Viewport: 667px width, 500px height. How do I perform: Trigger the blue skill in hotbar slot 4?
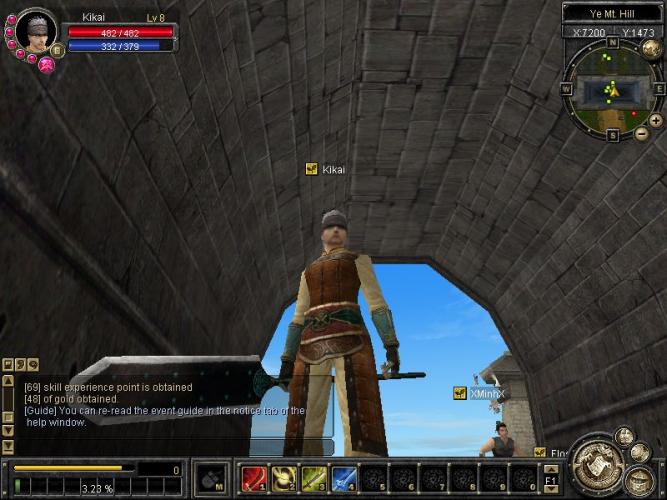pos(344,478)
